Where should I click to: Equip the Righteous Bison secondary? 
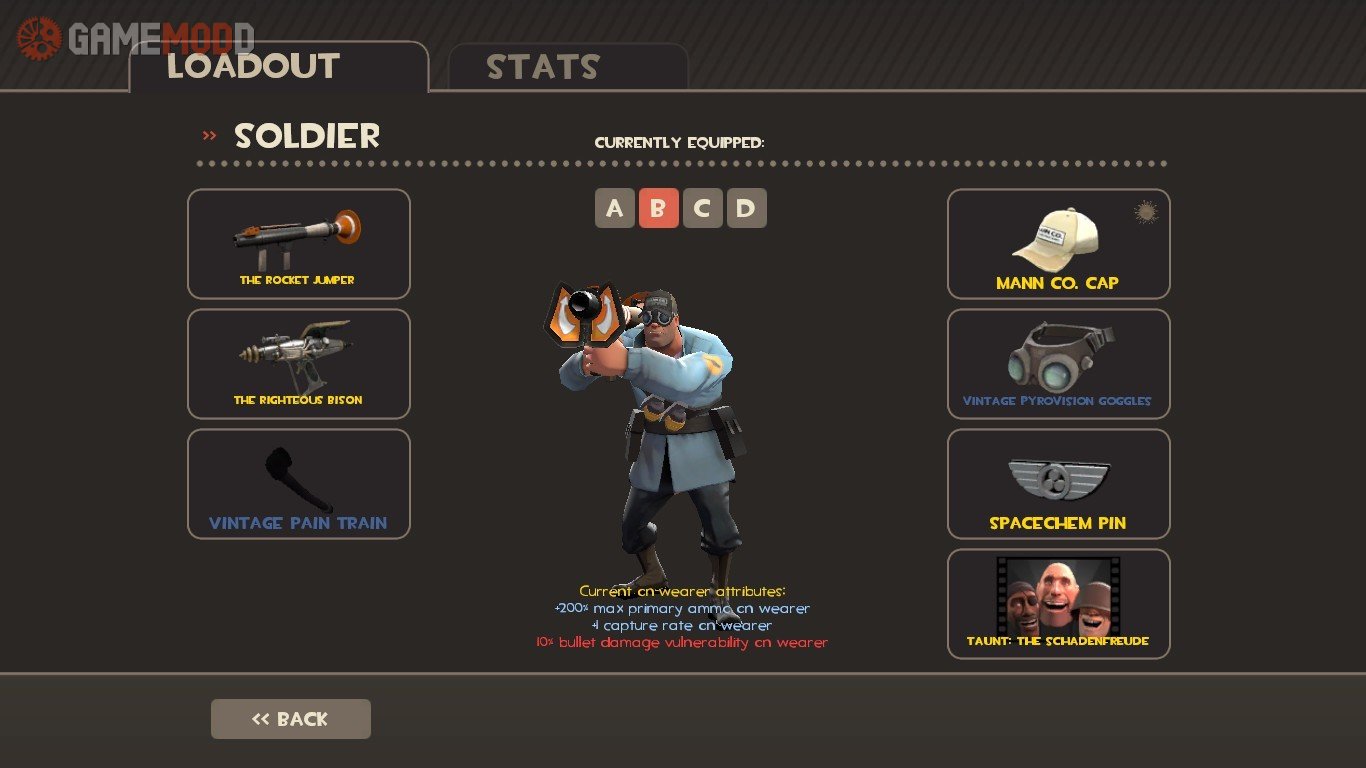[298, 363]
